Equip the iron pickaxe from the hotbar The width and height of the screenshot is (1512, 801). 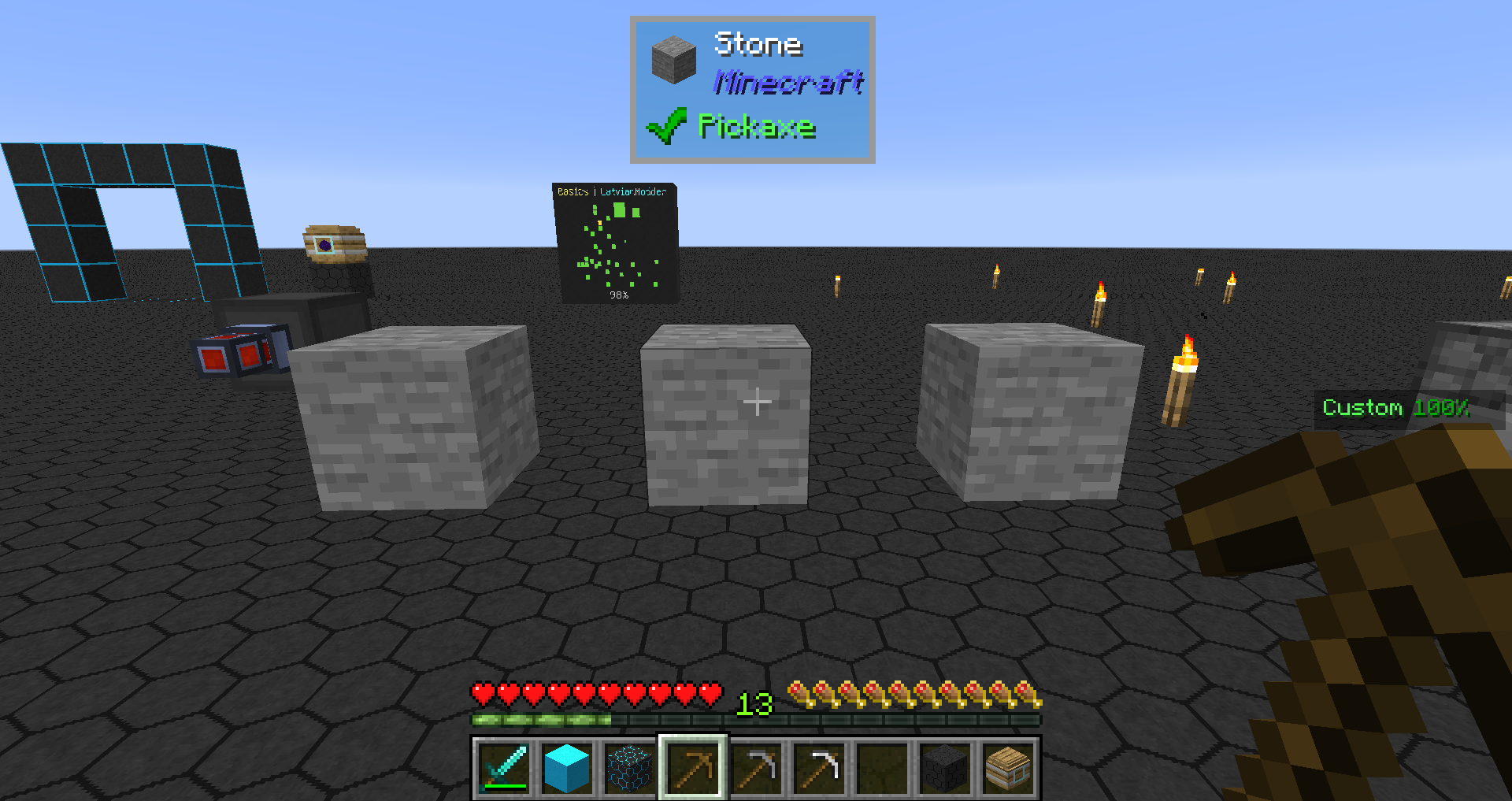819,767
